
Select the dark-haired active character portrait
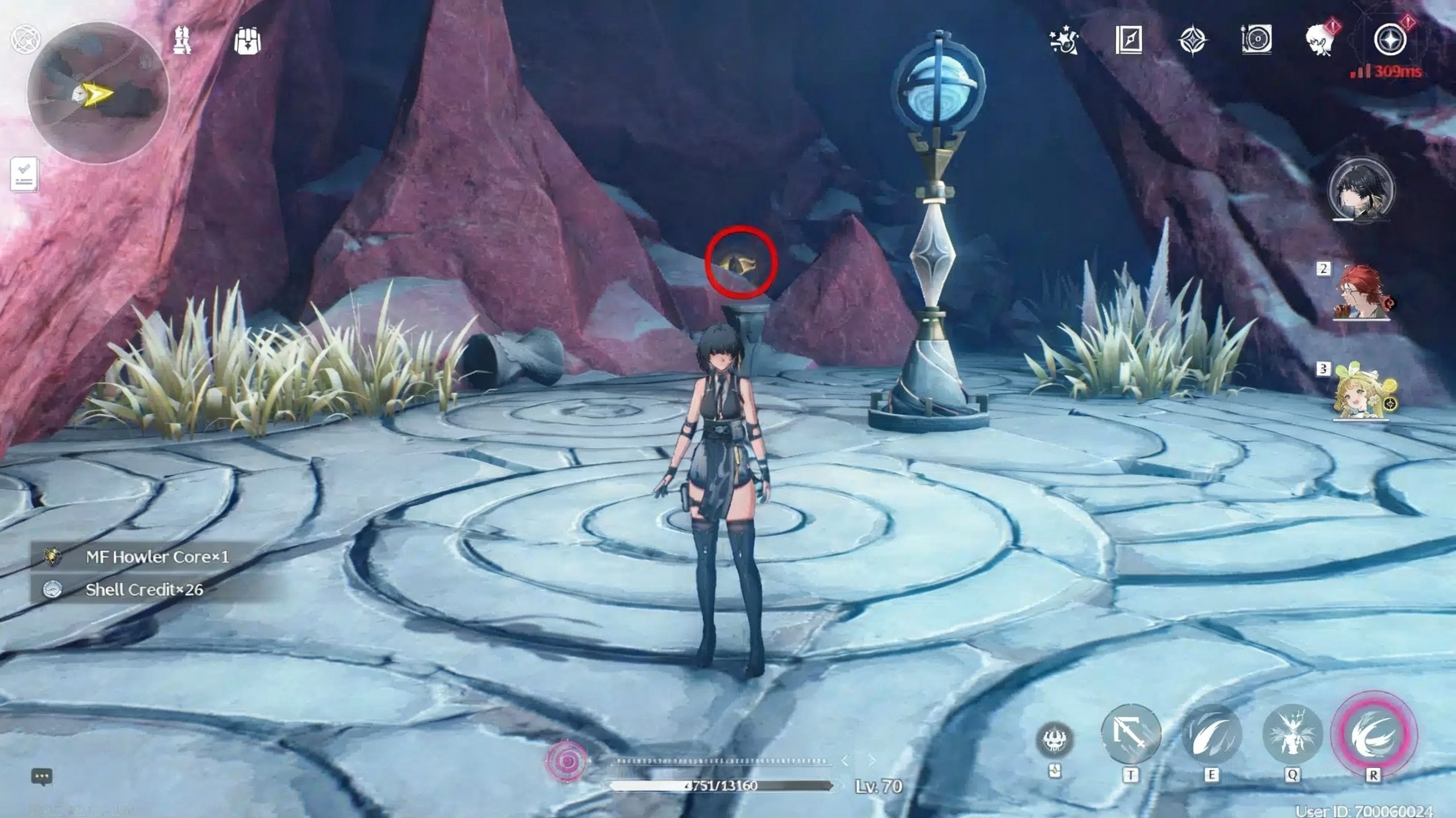pyautogui.click(x=1361, y=190)
